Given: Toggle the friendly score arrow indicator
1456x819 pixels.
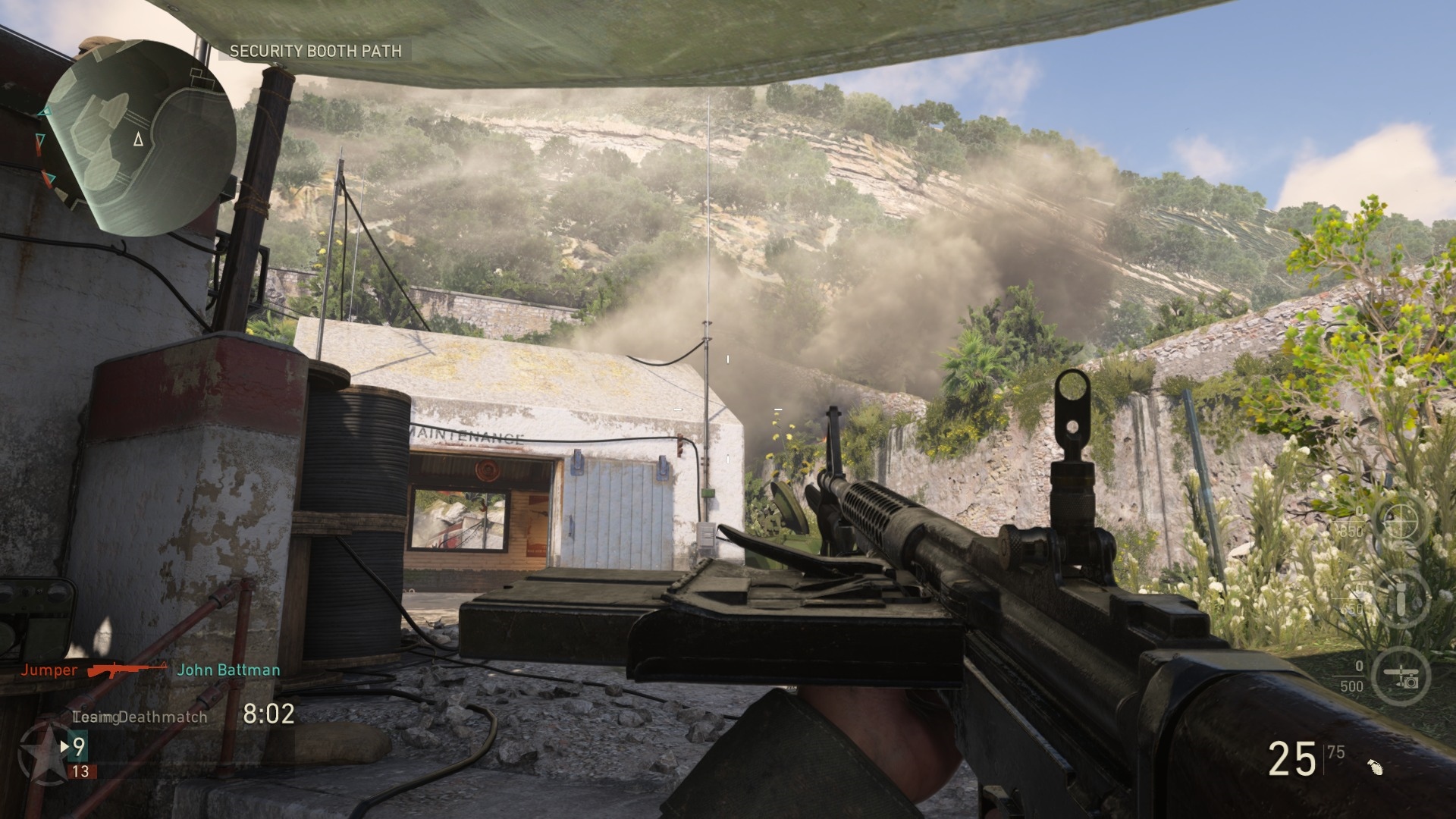Looking at the screenshot, I should 64,748.
